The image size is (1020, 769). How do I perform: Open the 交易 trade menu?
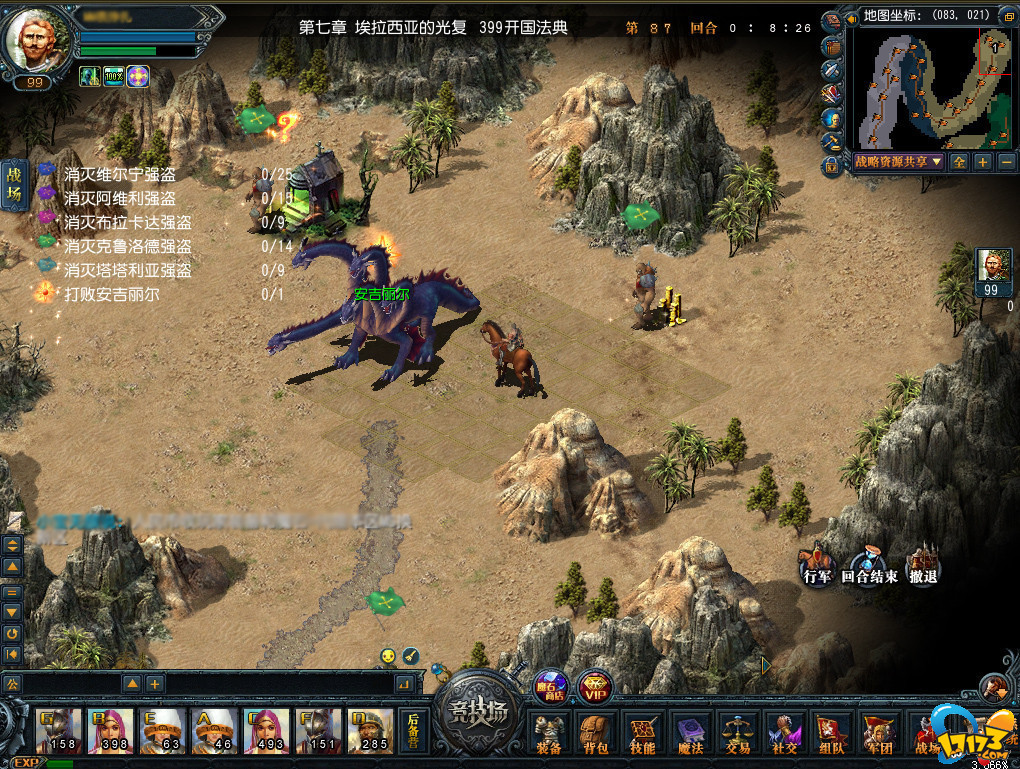(738, 734)
